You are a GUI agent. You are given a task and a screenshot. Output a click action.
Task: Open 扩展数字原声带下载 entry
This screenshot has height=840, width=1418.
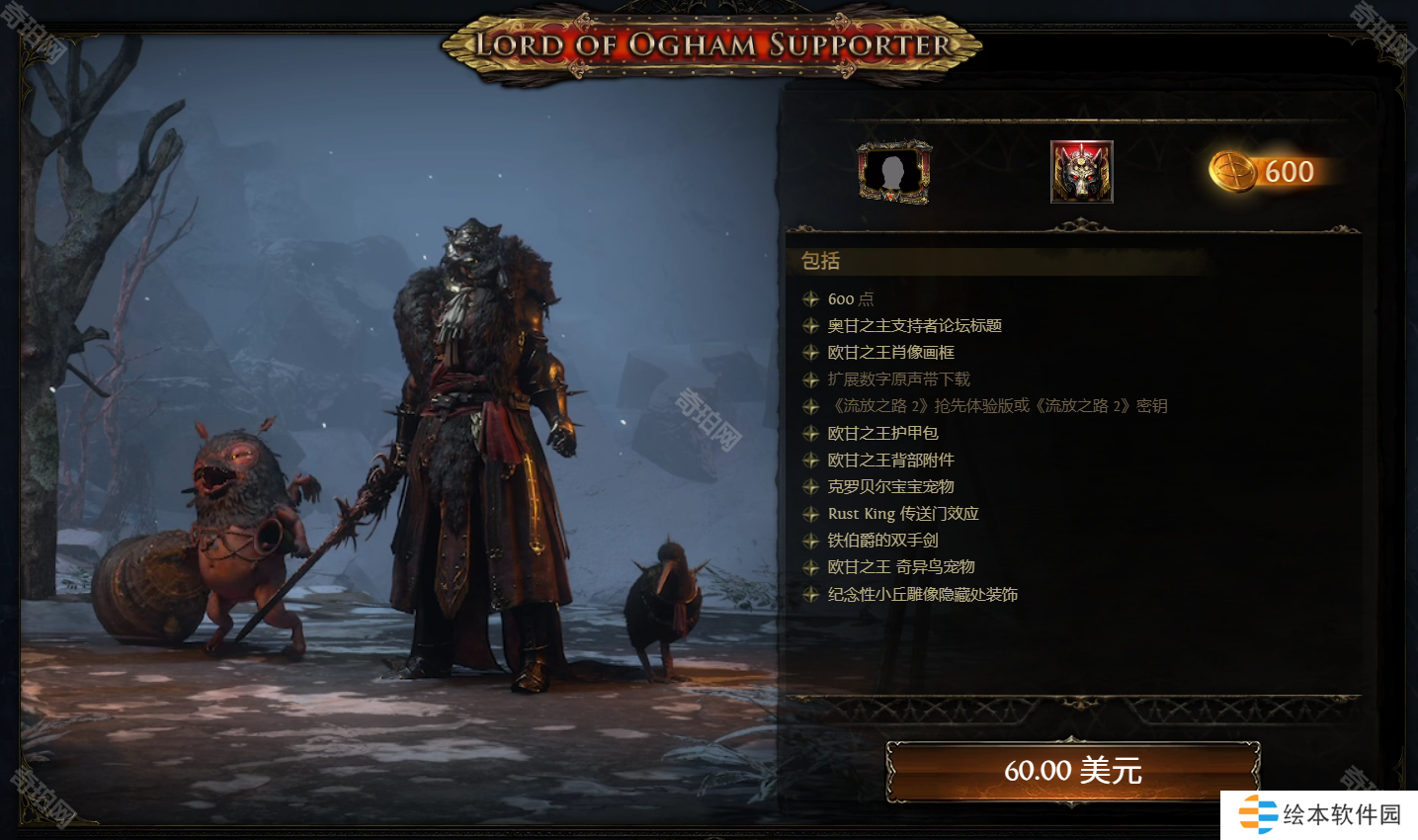tap(898, 379)
